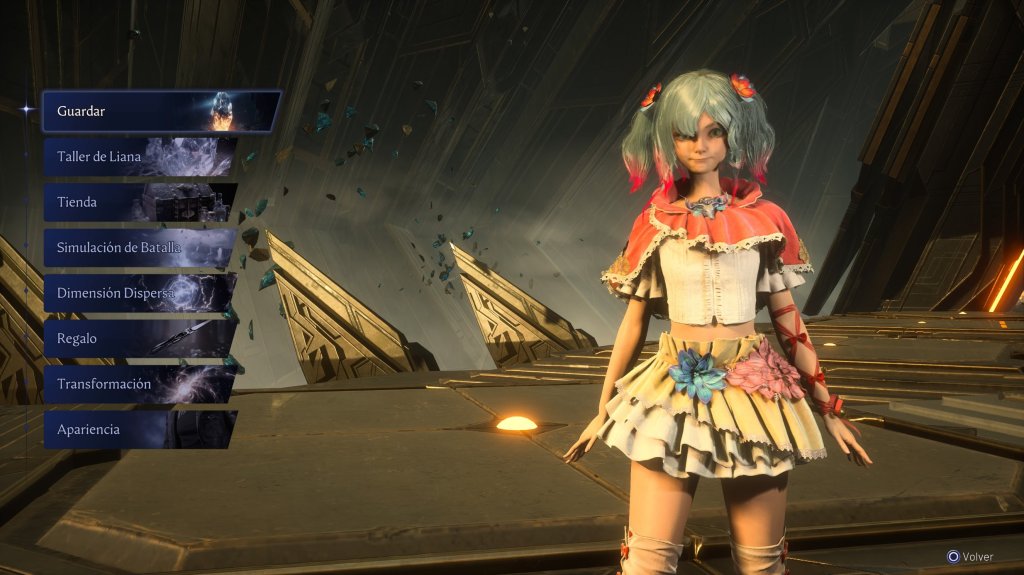Select the Regalo option
1024x575 pixels.
tap(140, 339)
